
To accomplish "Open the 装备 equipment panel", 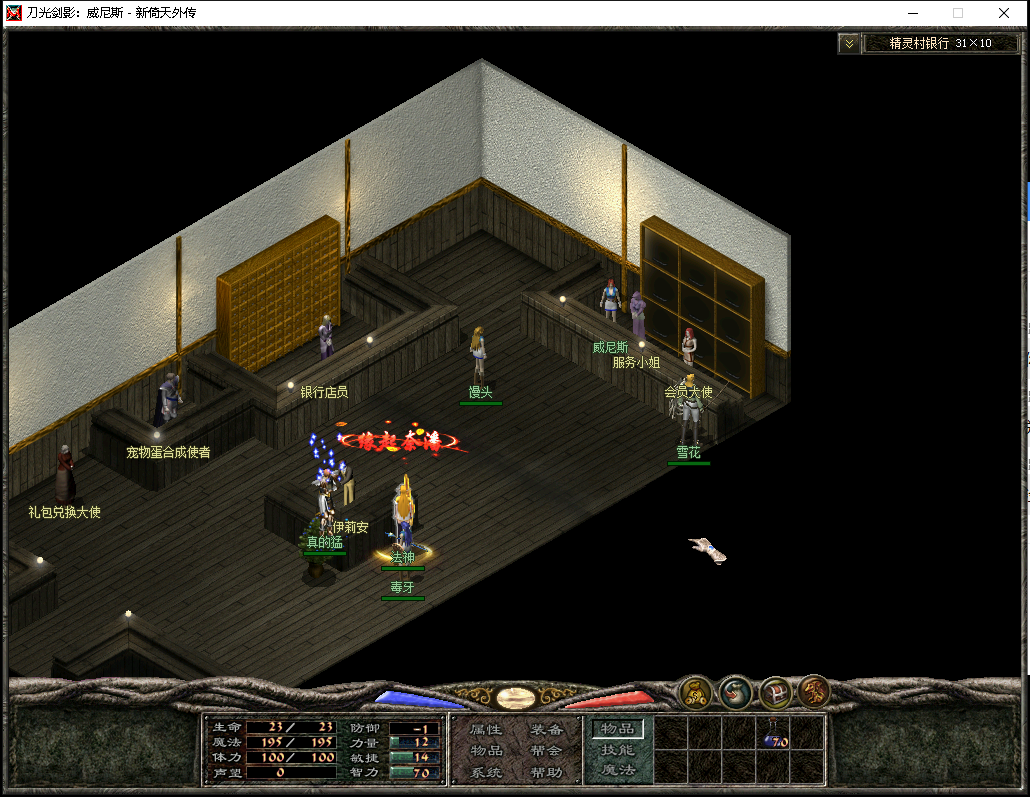I will point(546,730).
